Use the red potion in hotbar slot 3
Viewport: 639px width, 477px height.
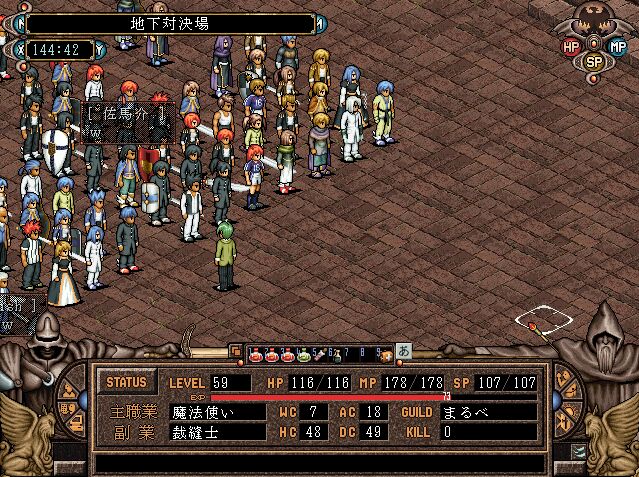287,352
